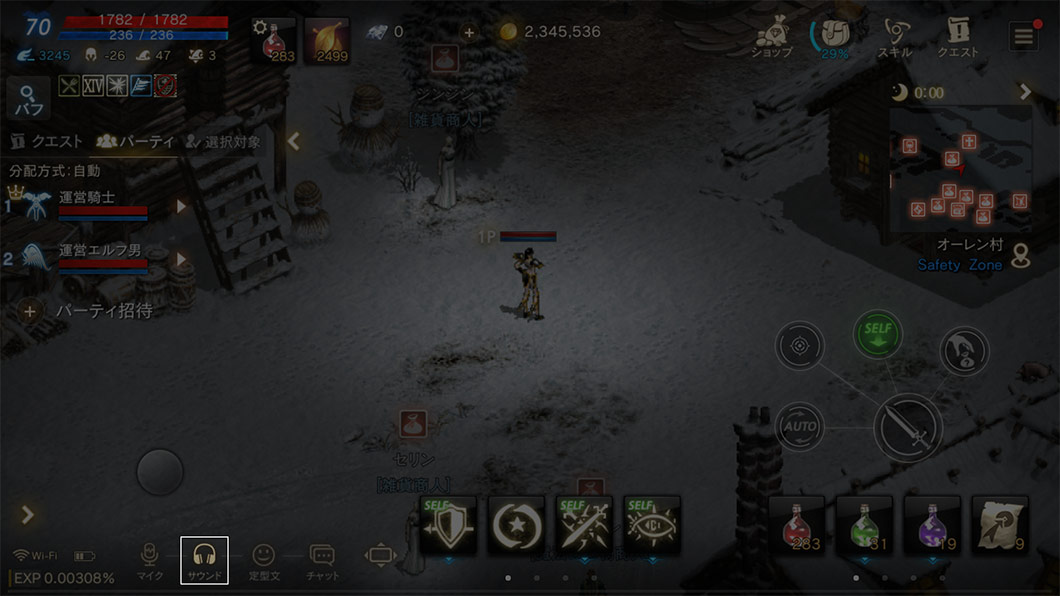This screenshot has height=596, width=1060.
Task: Open the 定型文 preset phrases button
Action: pyautogui.click(x=263, y=560)
